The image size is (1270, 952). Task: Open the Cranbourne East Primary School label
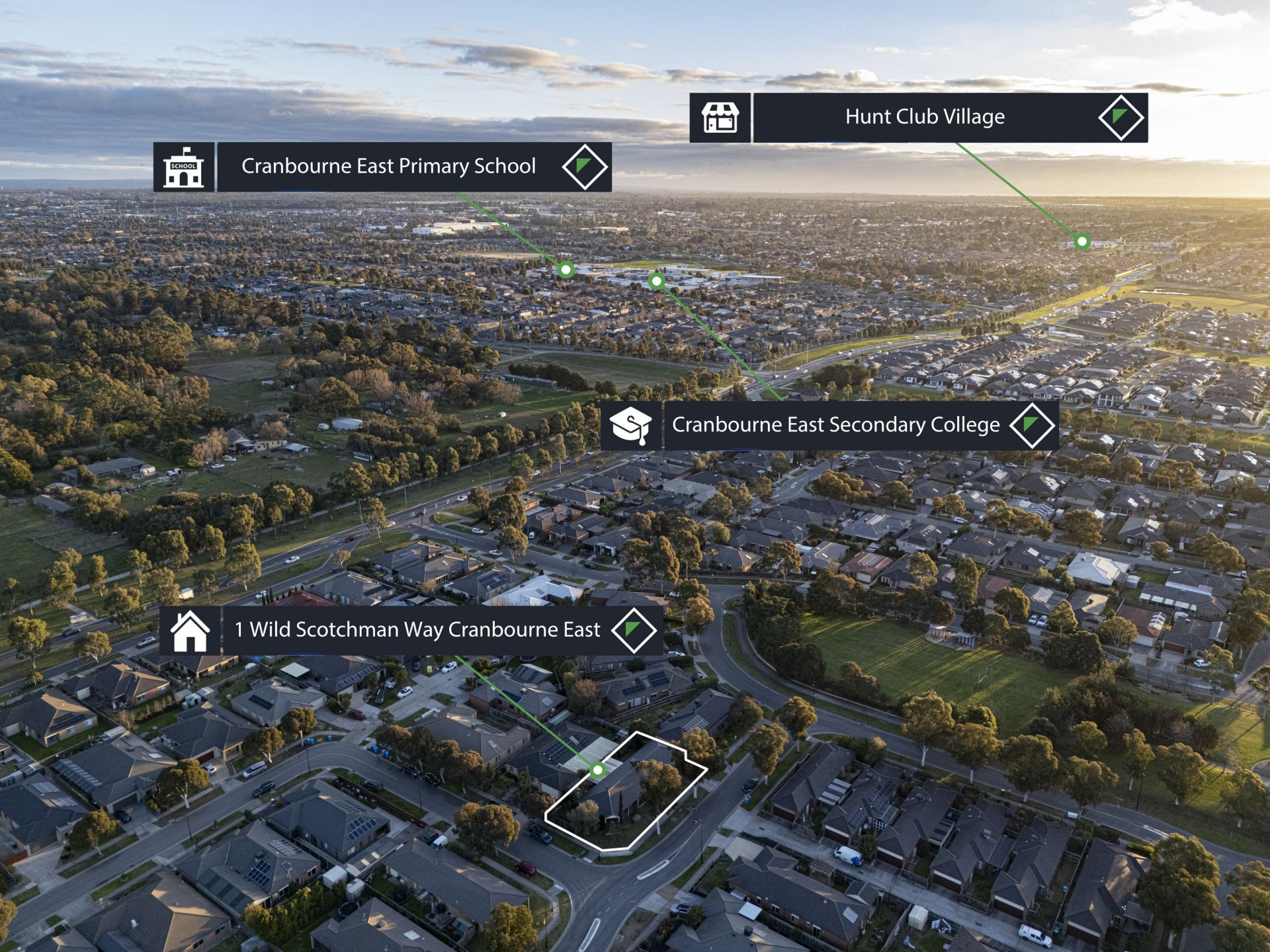388,166
